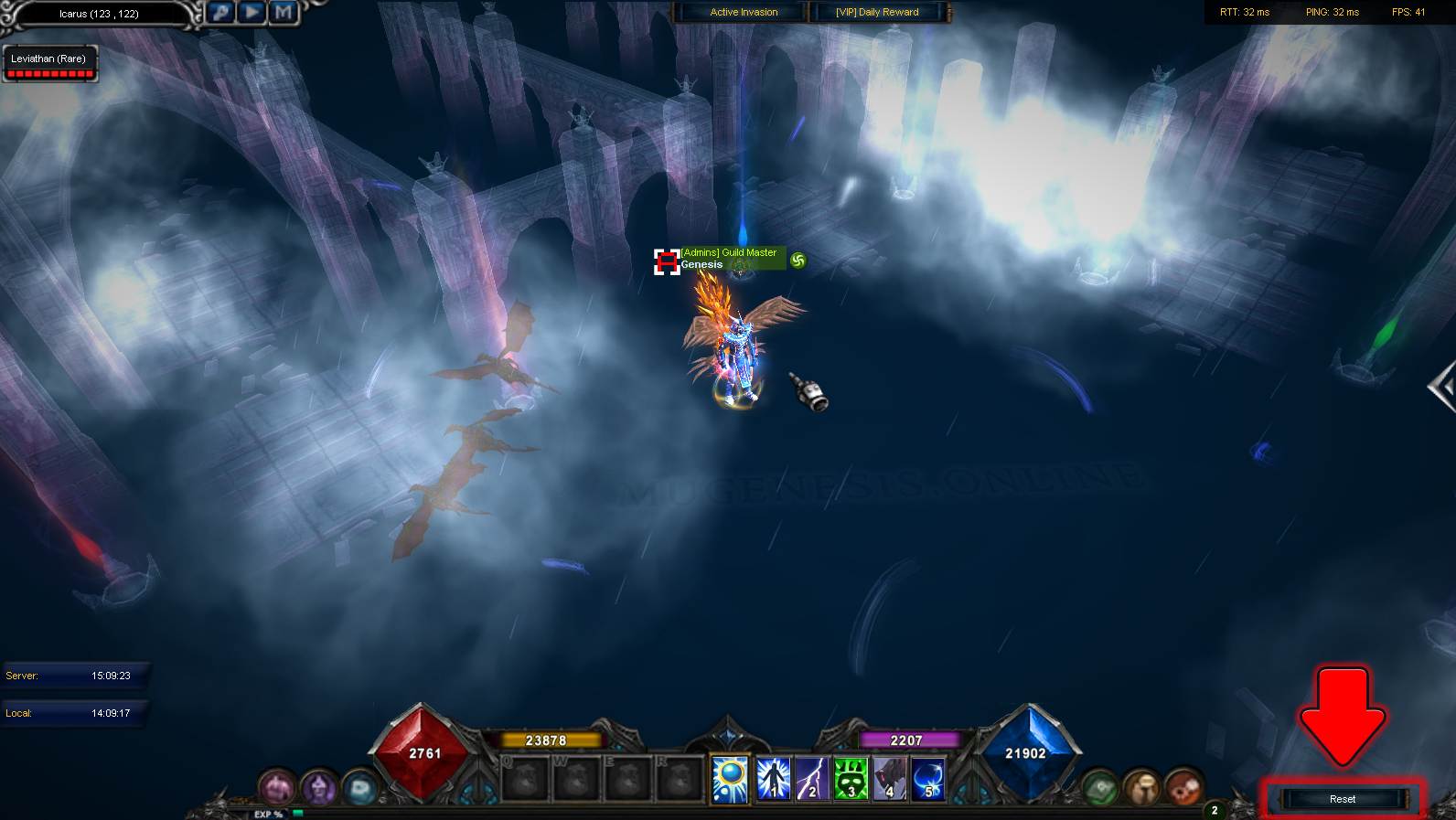Open the tan mushroom-shaped menu icon
The height and width of the screenshot is (820, 1456).
tap(1141, 786)
